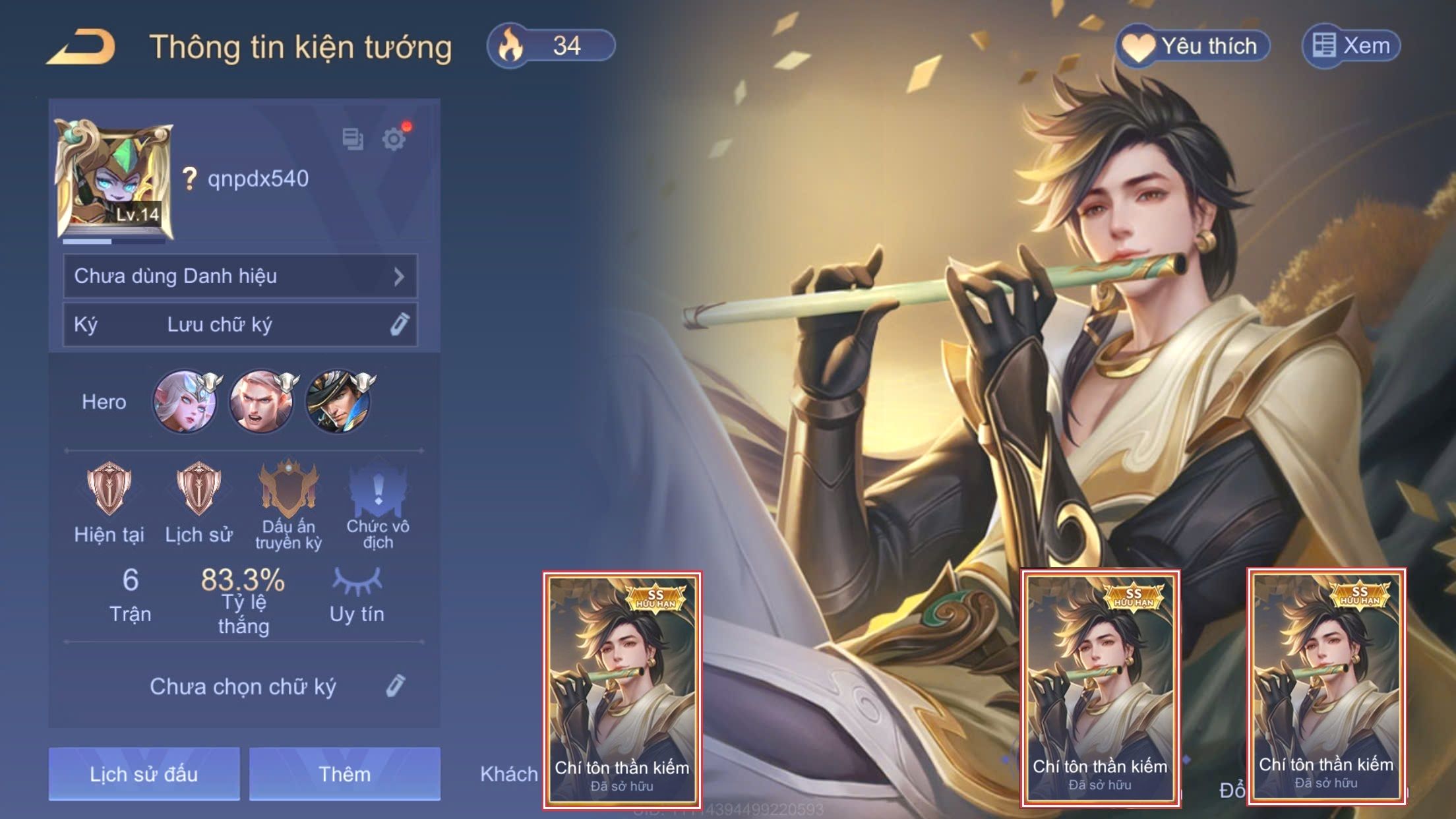
Task: View the Lịch sử rank badge
Action: 198,489
